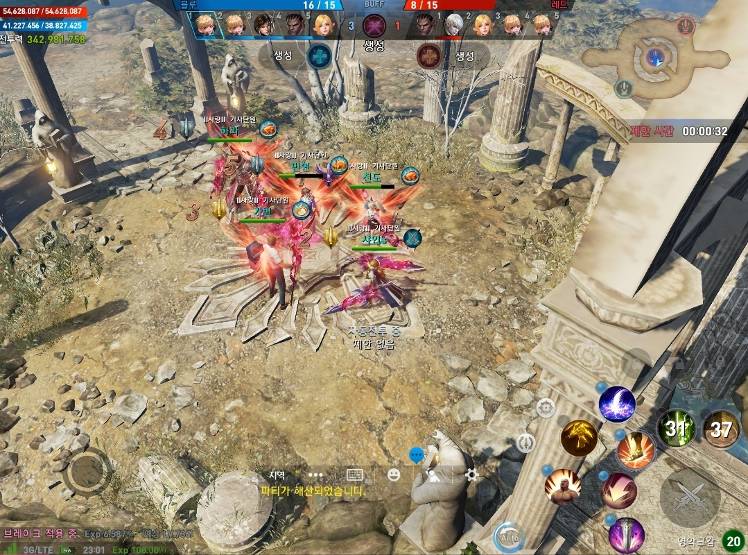748x555 pixels.
Task: Open settings via the gear icon
Action: pyautogui.click(x=471, y=475)
